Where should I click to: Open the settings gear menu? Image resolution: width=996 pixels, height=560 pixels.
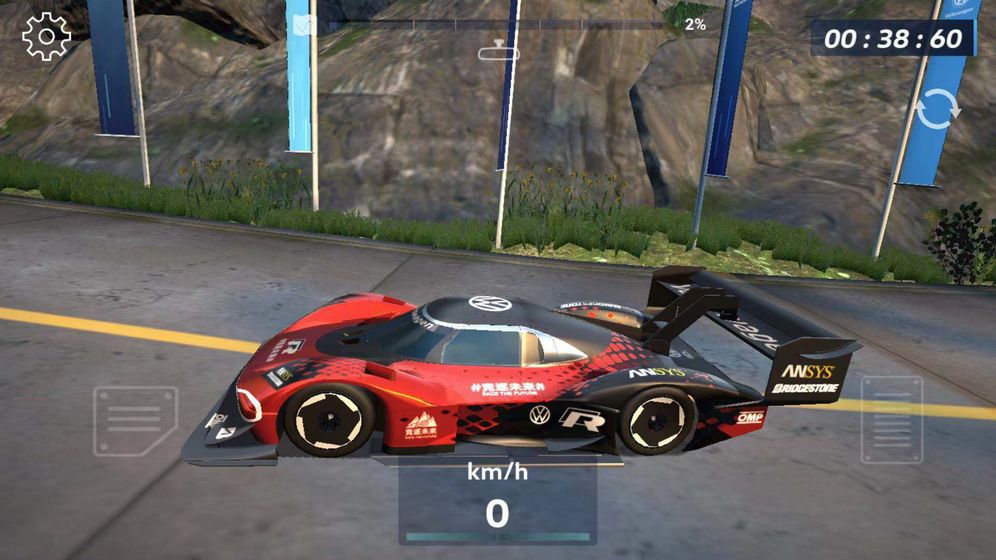pyautogui.click(x=46, y=37)
